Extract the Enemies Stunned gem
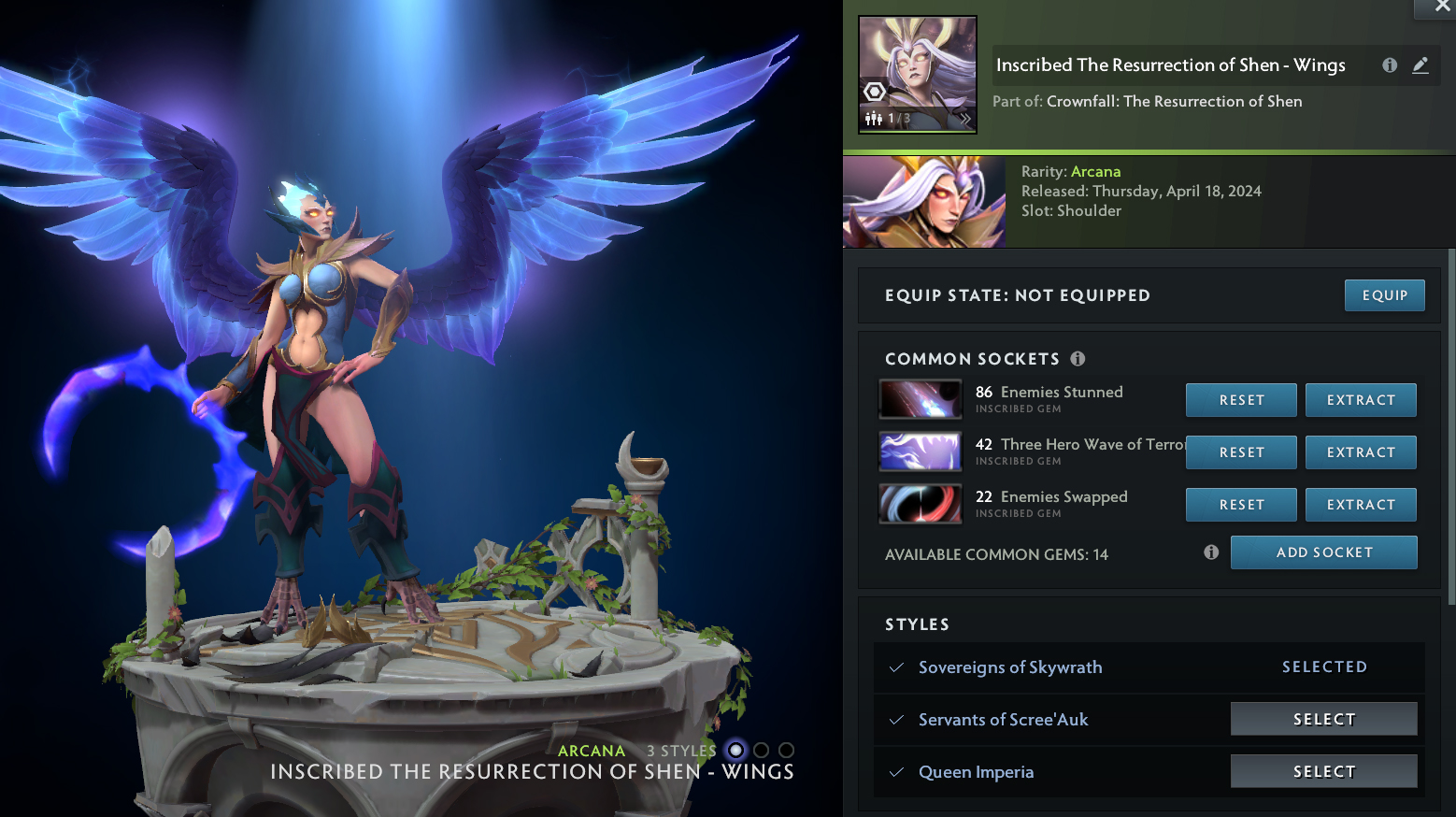 tap(1361, 400)
